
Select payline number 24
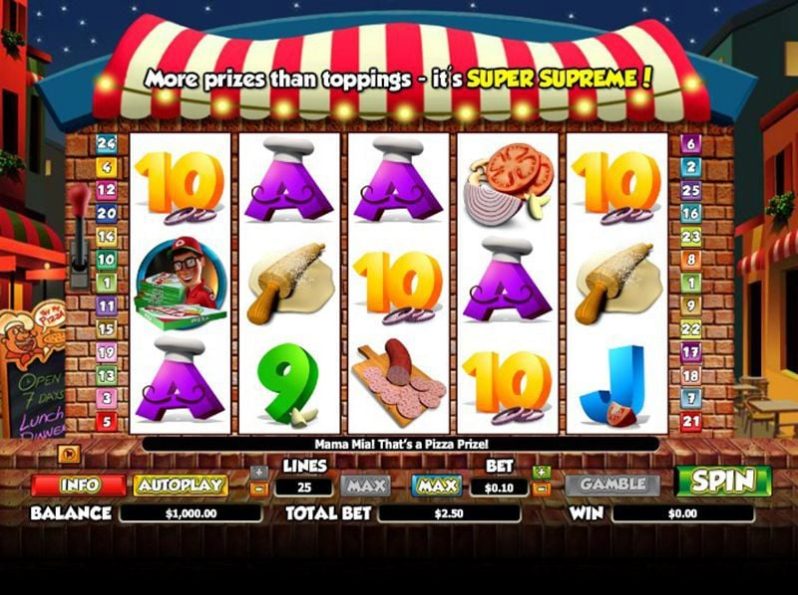tap(106, 142)
